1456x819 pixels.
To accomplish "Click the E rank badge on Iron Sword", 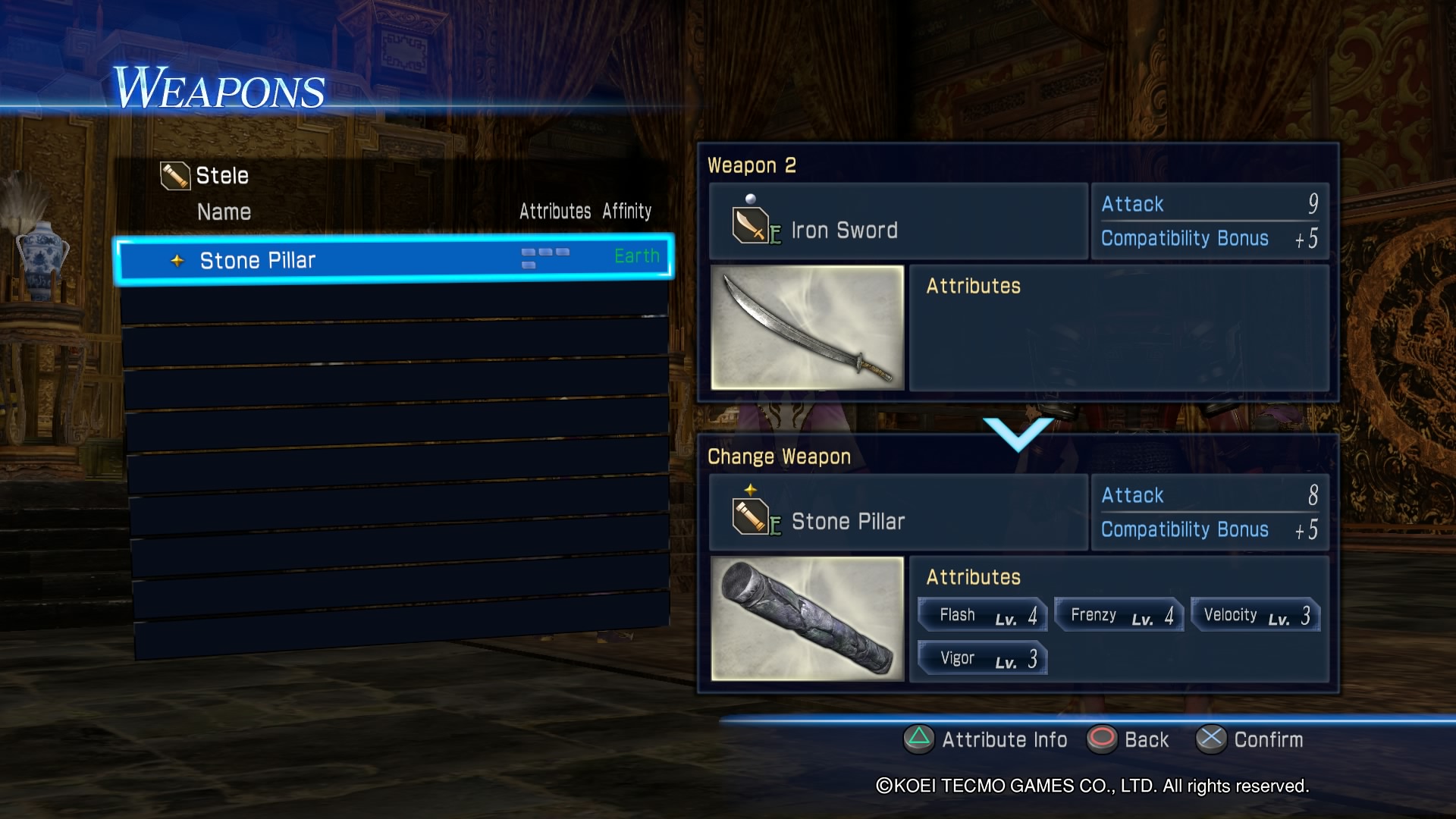I will click(x=775, y=234).
